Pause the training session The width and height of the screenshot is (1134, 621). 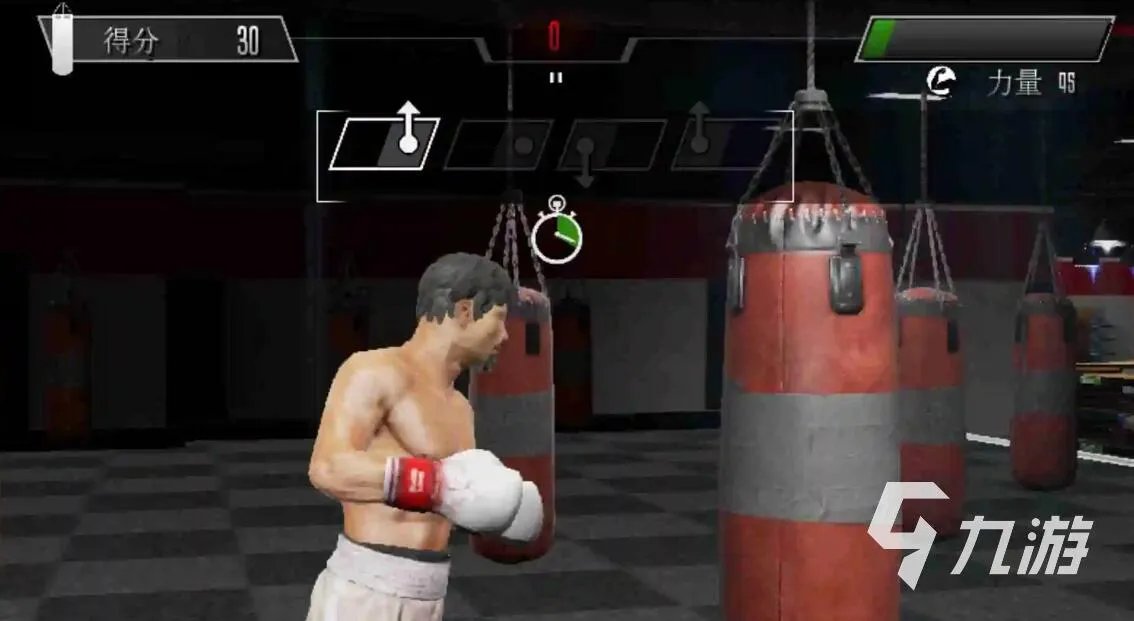pos(556,77)
